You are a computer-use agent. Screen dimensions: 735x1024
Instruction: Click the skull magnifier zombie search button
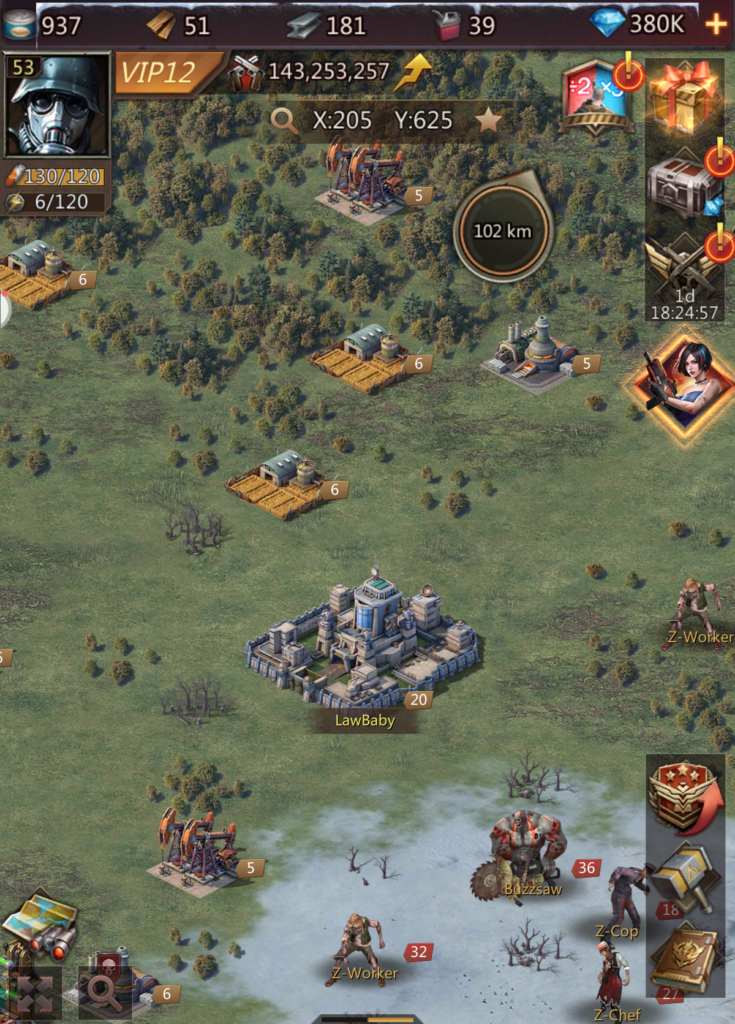[102, 990]
